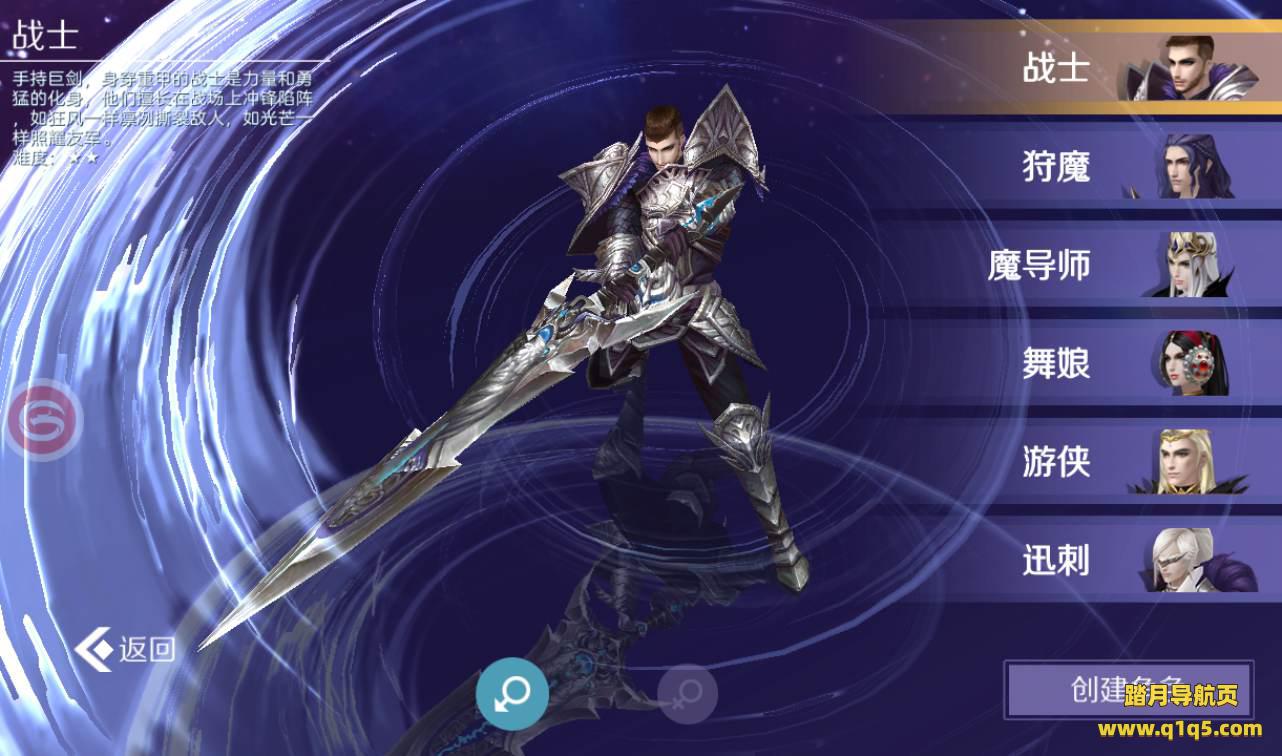Choose the 迅刺 assassin class
This screenshot has height=756, width=1282.
(1100, 560)
